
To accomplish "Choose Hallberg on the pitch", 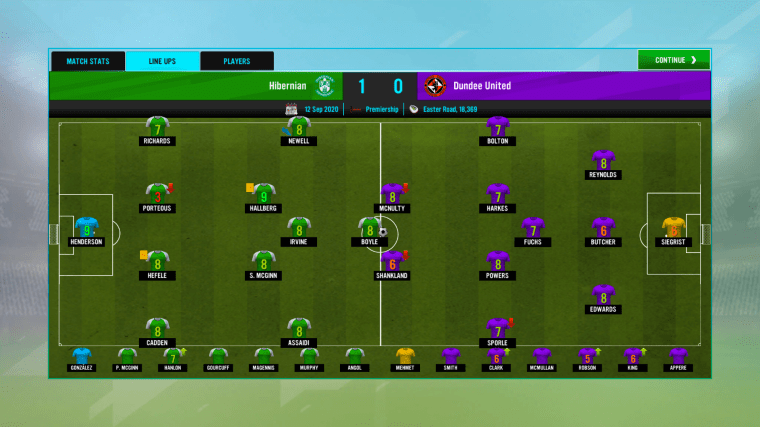I will pyautogui.click(x=263, y=195).
